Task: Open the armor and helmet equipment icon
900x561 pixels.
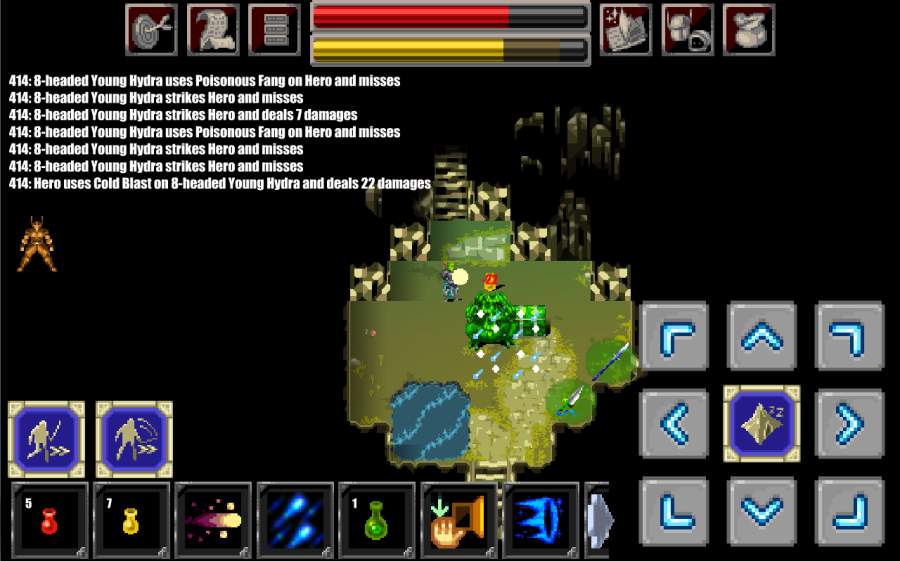Action: click(687, 29)
